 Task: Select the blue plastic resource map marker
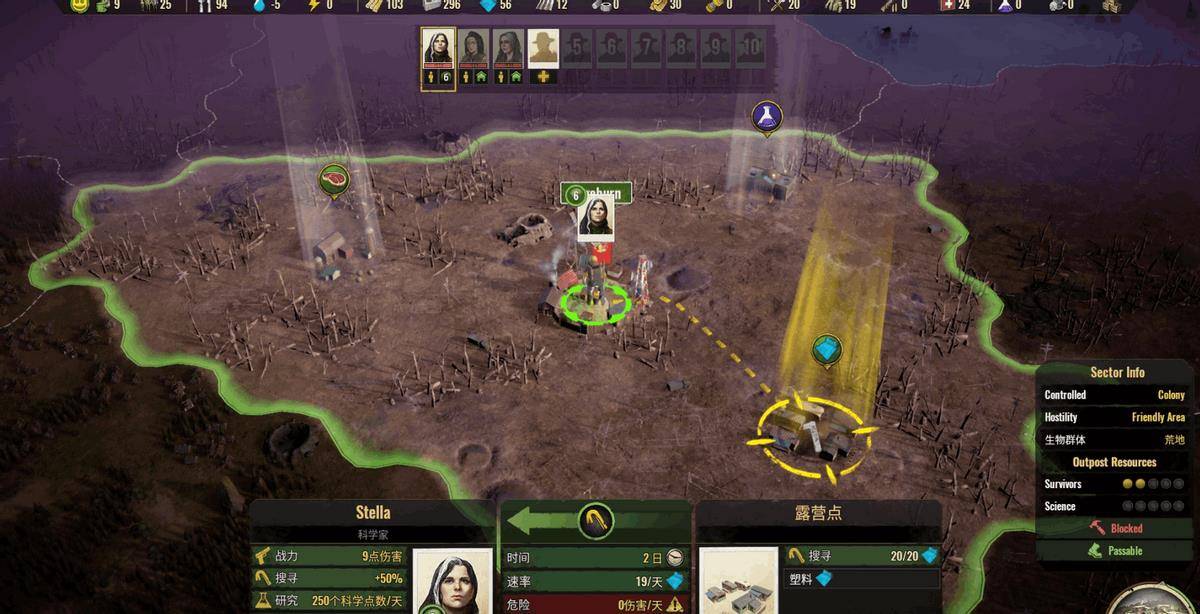click(x=826, y=350)
